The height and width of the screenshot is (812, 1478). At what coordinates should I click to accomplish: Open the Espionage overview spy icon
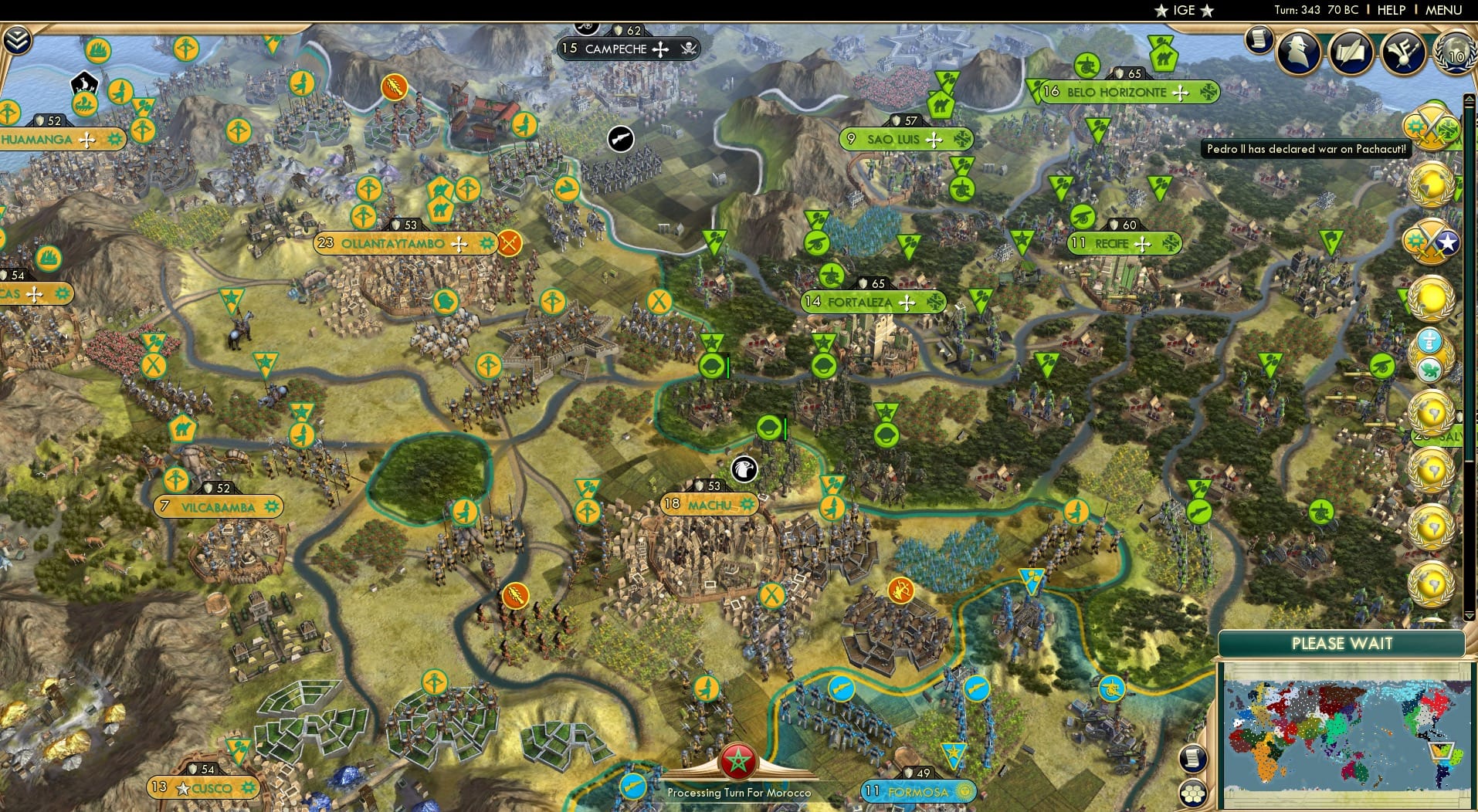1297,52
